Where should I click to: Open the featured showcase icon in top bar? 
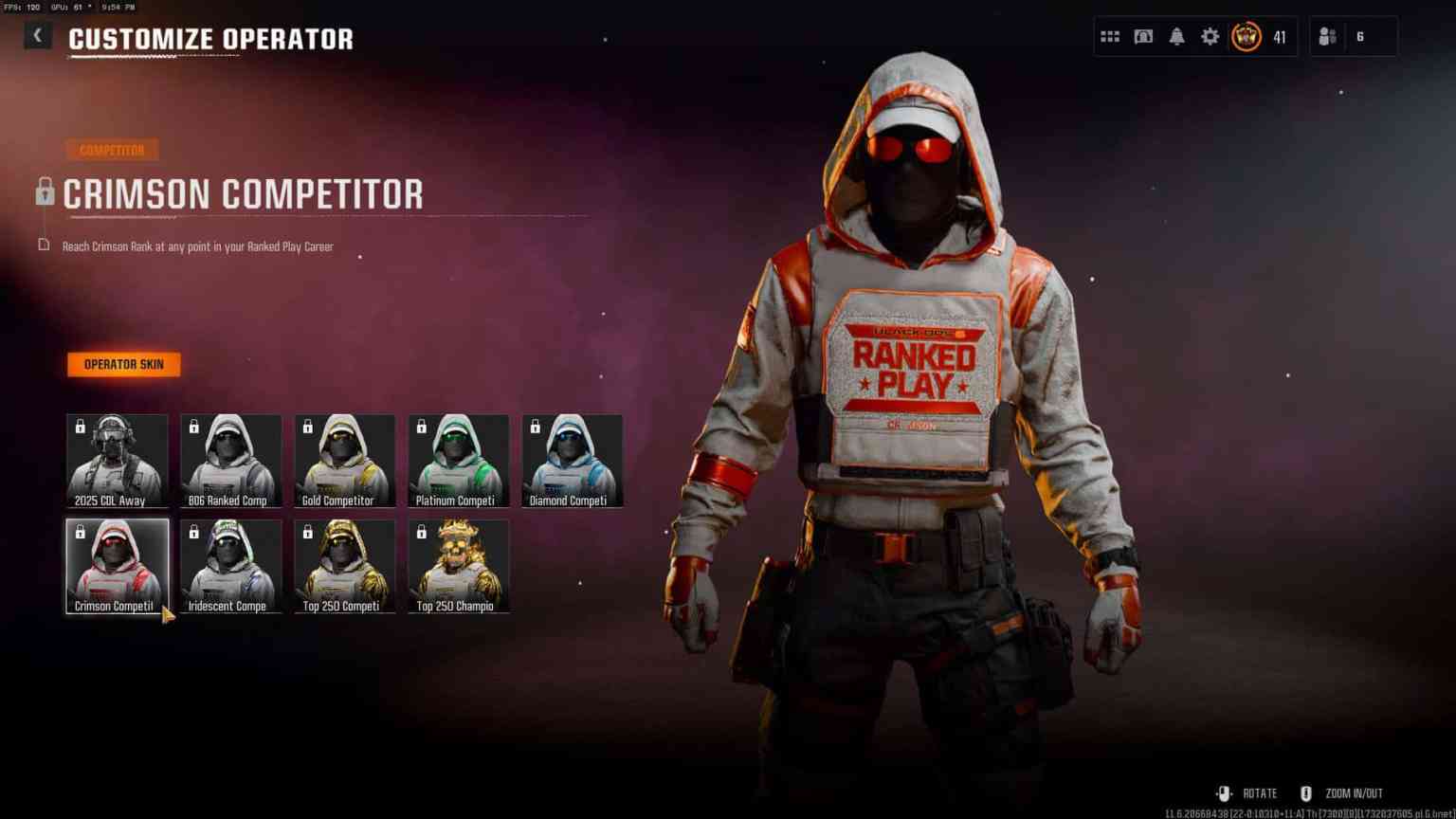click(1143, 36)
